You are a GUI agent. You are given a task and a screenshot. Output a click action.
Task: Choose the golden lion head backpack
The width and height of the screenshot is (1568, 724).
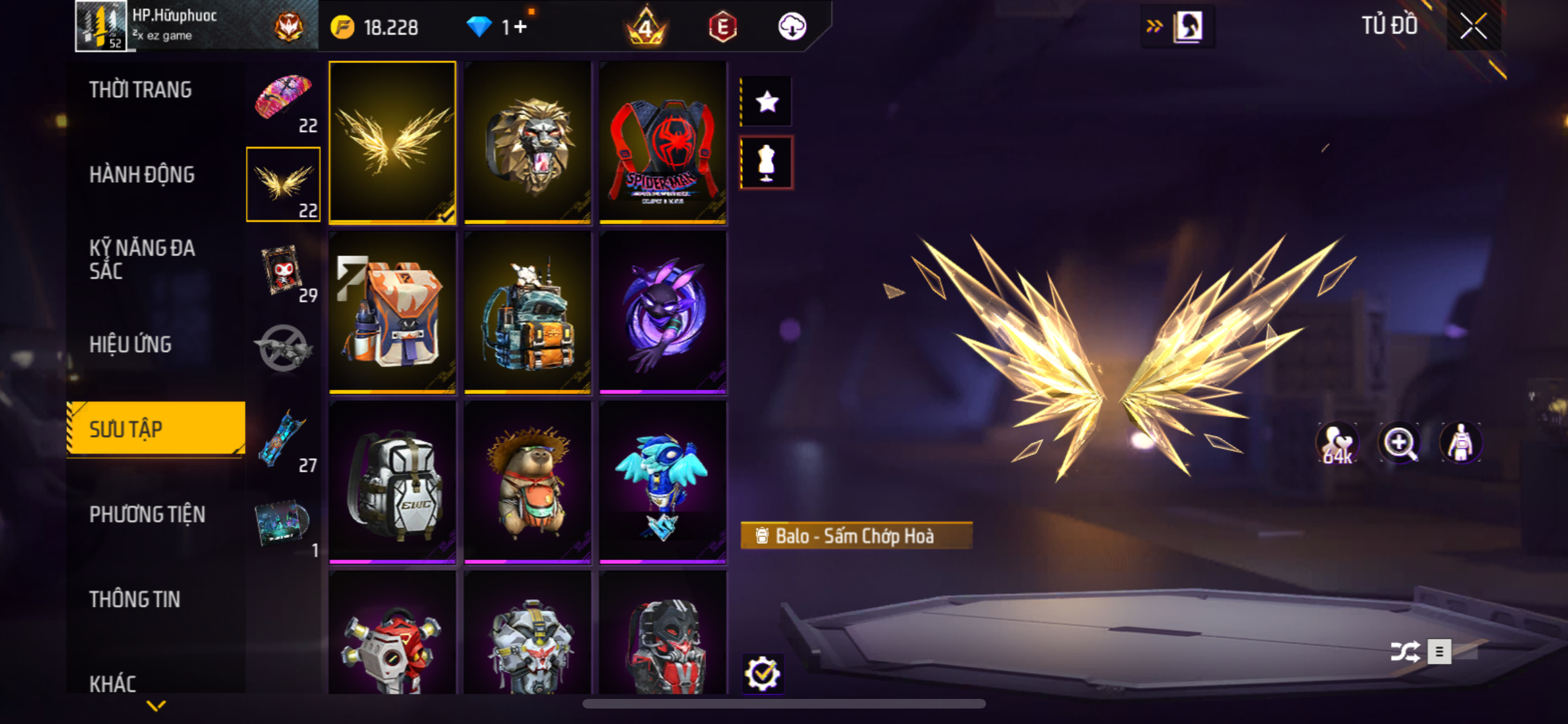point(527,143)
